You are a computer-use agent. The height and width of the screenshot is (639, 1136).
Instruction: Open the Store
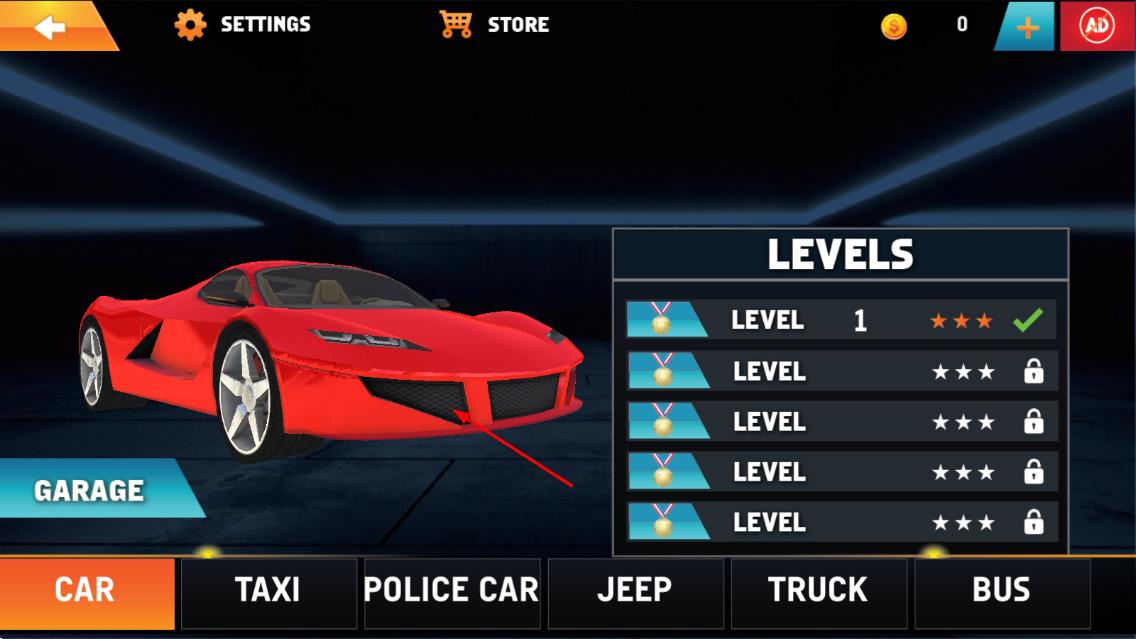pyautogui.click(x=495, y=24)
